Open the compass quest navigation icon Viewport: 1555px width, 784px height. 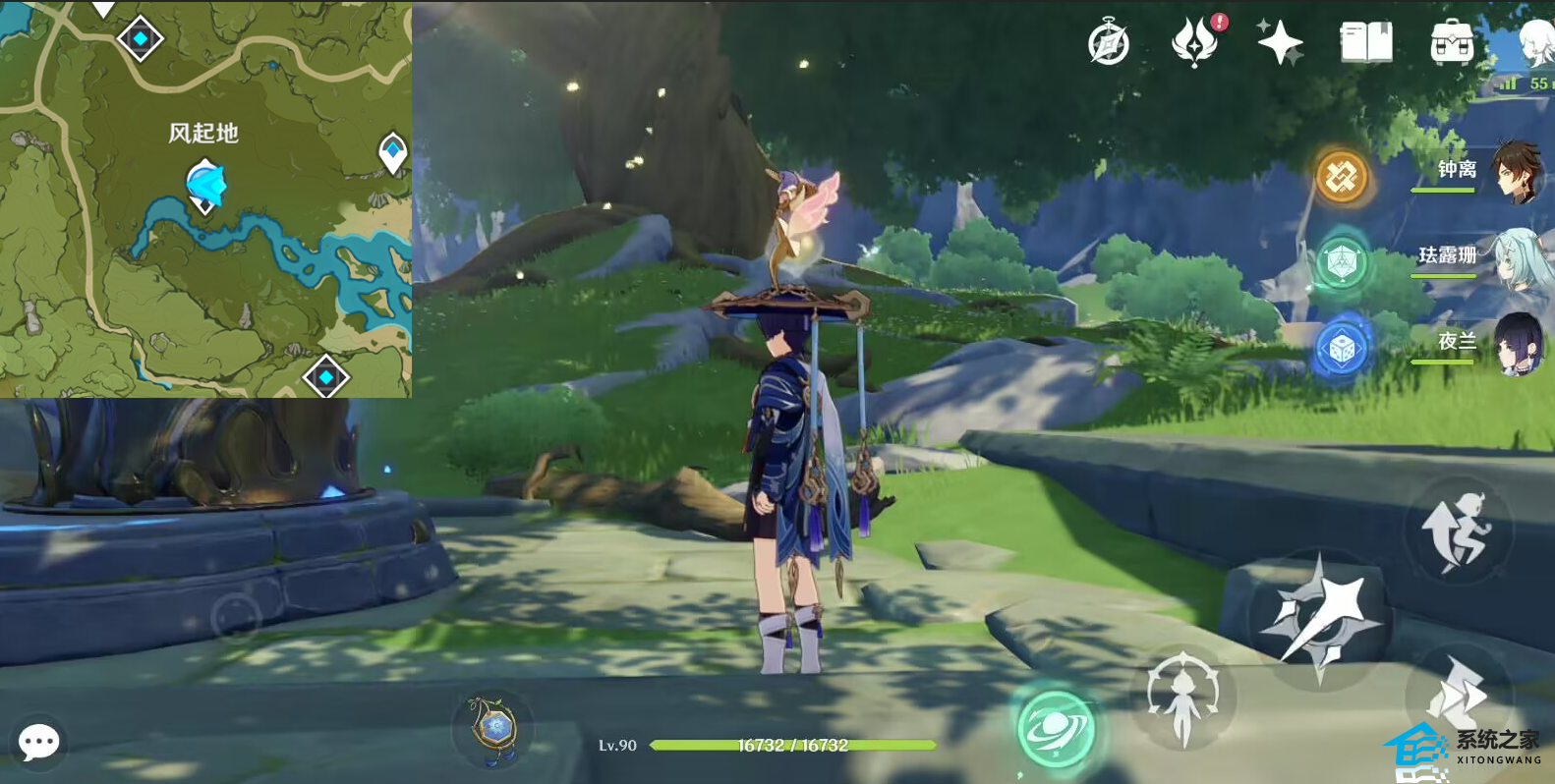1109,43
